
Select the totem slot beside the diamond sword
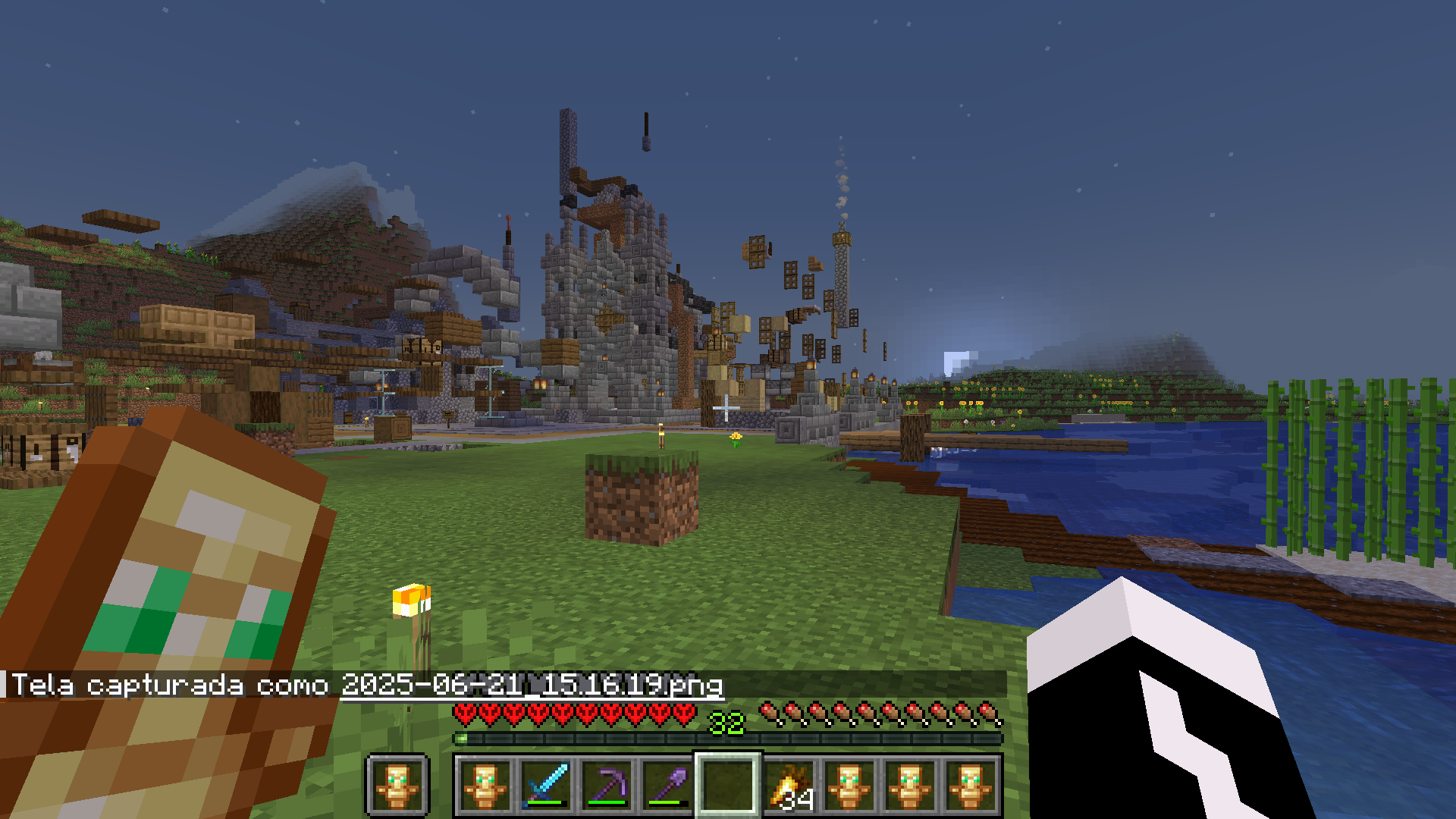tap(485, 785)
